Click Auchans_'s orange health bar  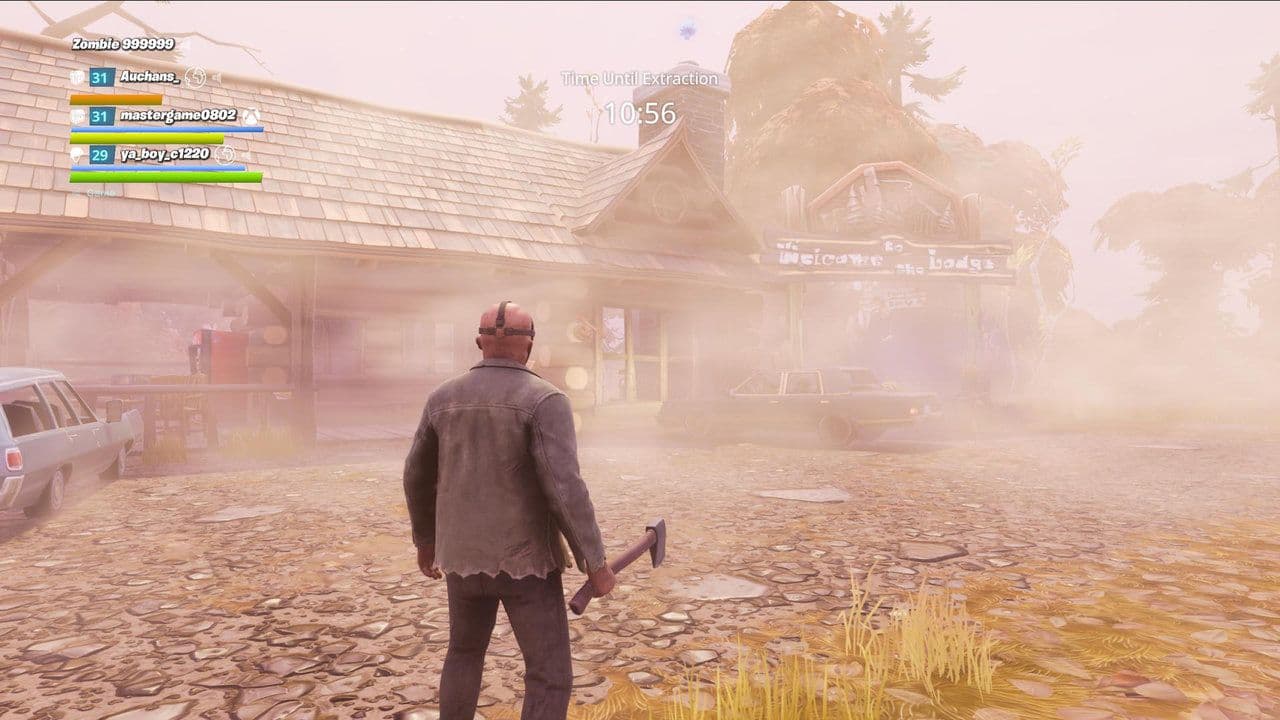(x=117, y=98)
